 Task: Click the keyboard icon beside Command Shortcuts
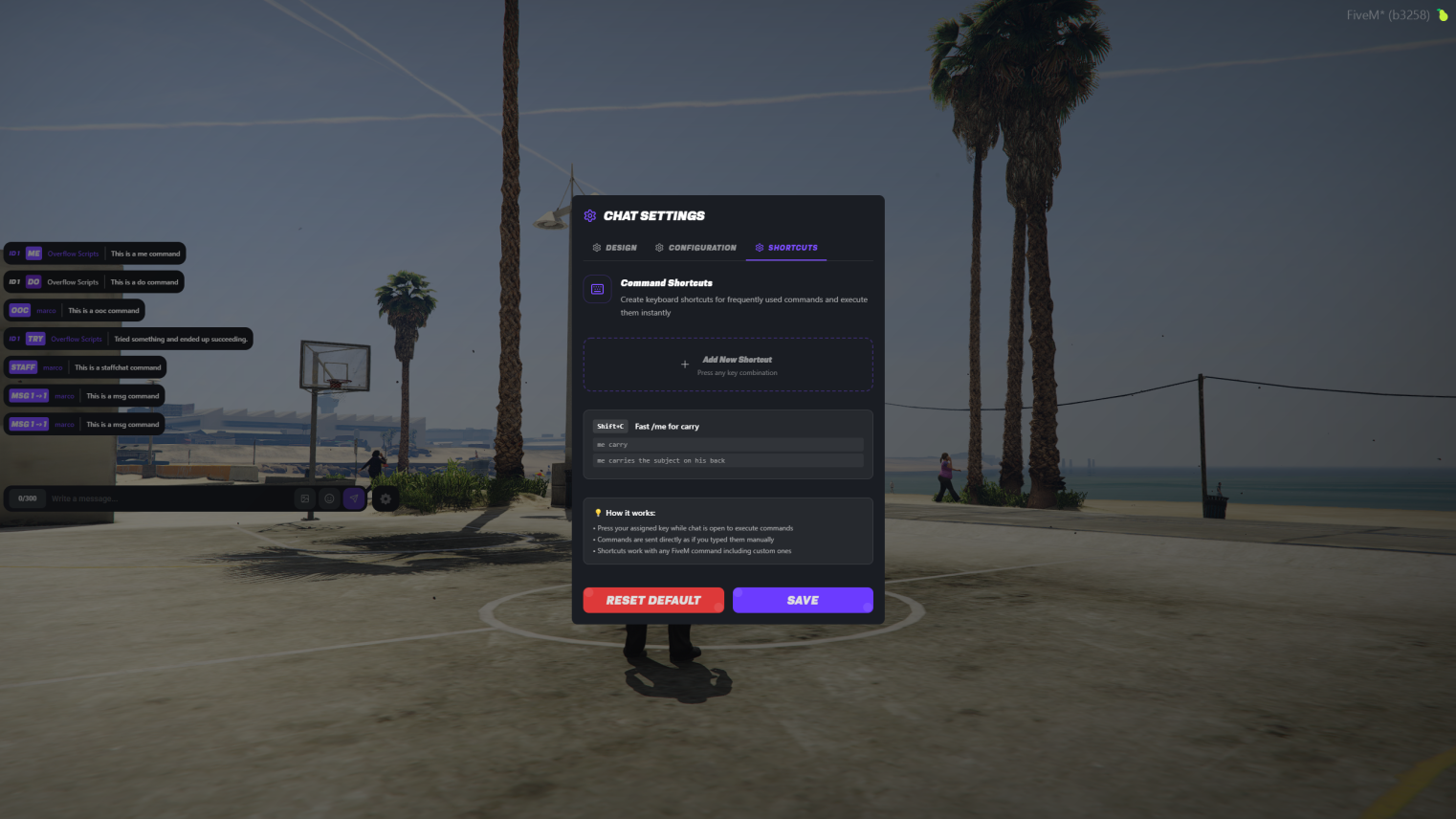[x=597, y=289]
